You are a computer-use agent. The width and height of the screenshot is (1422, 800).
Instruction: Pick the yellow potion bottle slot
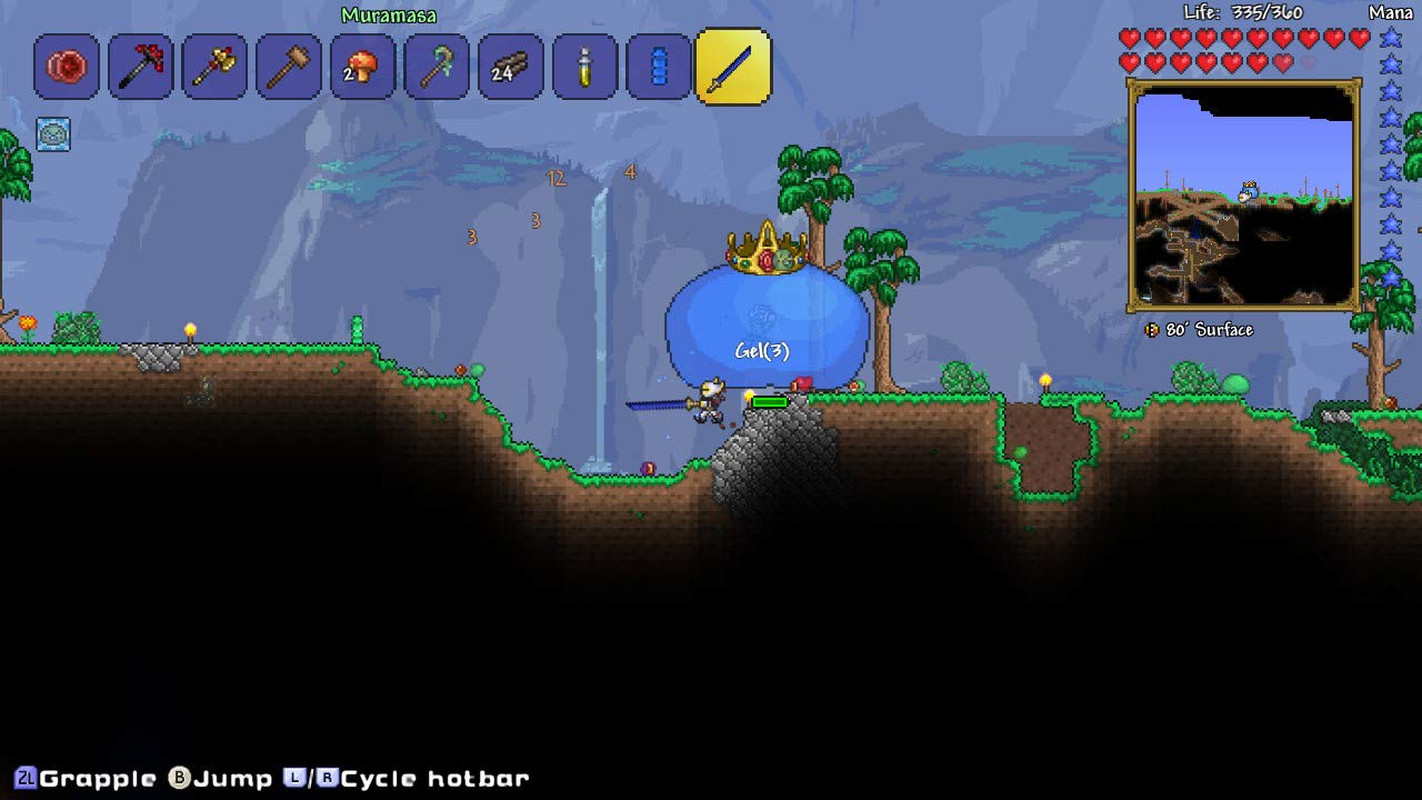point(584,67)
